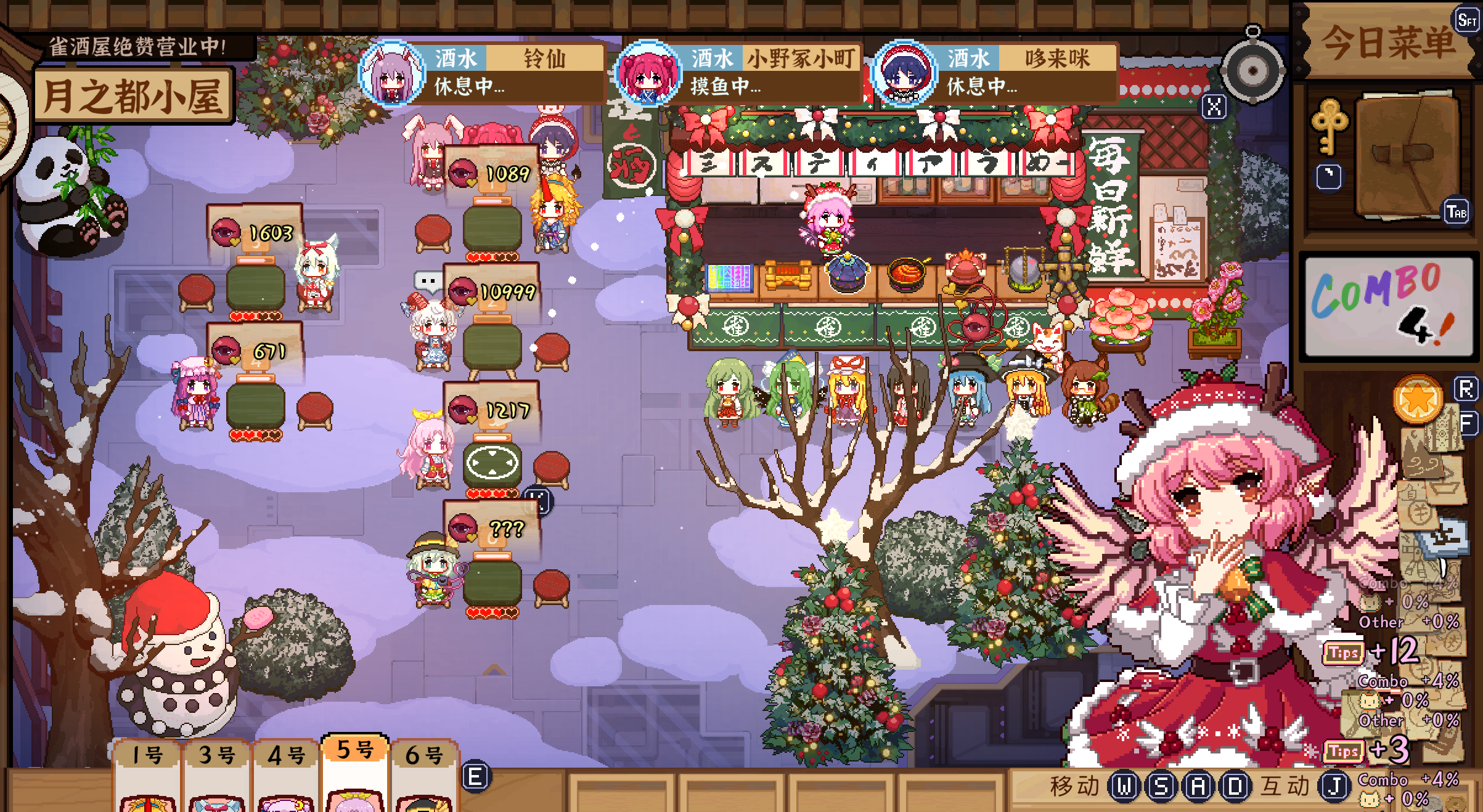
Task: Select the order bubble showing 10999
Action: (x=492, y=291)
